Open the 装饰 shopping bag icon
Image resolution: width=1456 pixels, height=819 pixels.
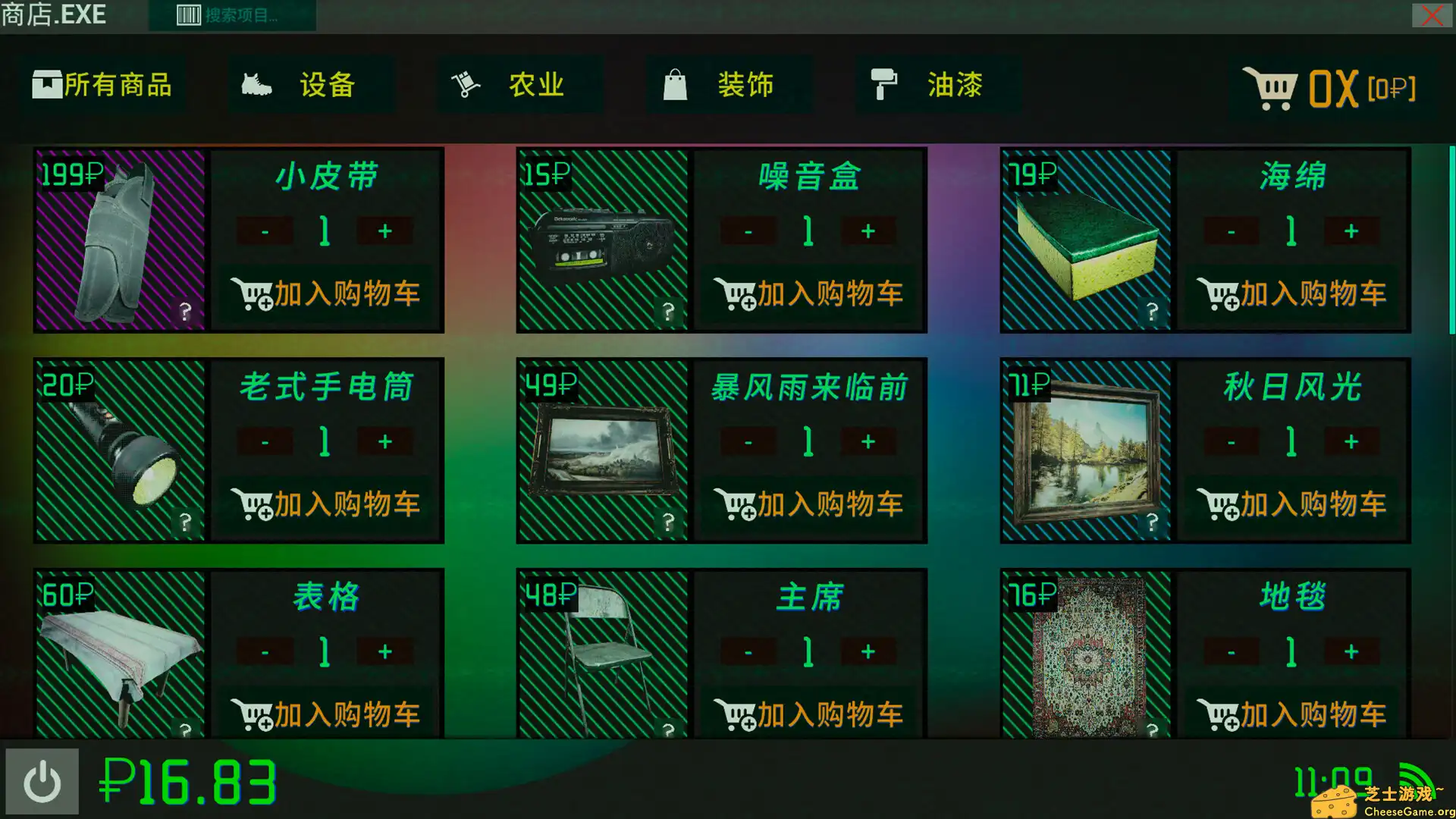coord(676,84)
